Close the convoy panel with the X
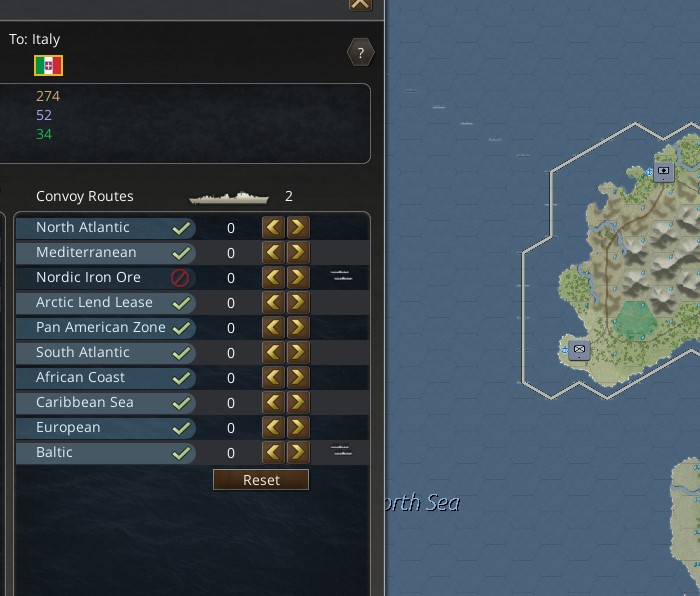The width and height of the screenshot is (700, 596). pos(360,4)
